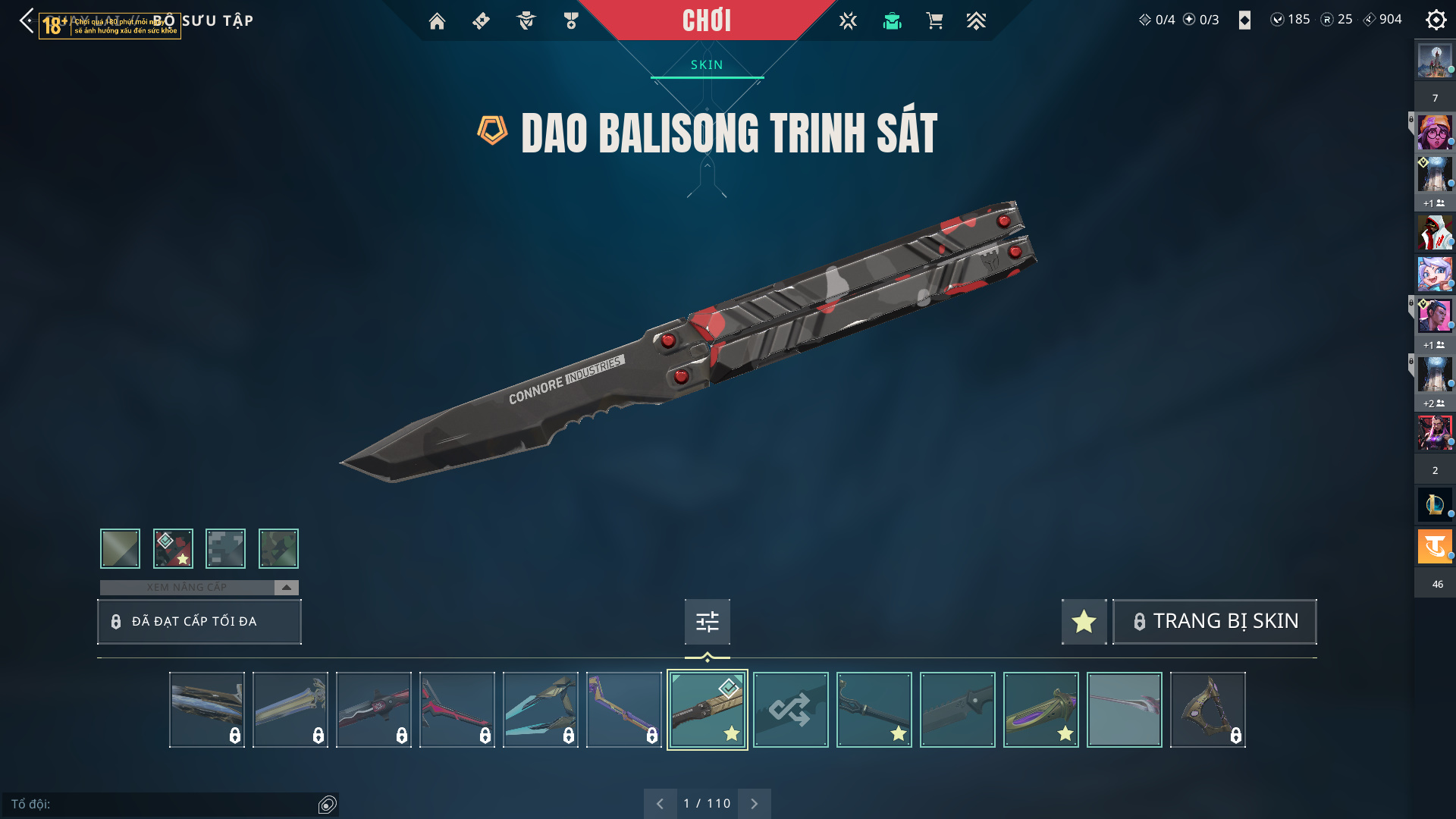Open the League of Legends icon in sidebar
This screenshot has width=1456, height=819.
click(1435, 504)
